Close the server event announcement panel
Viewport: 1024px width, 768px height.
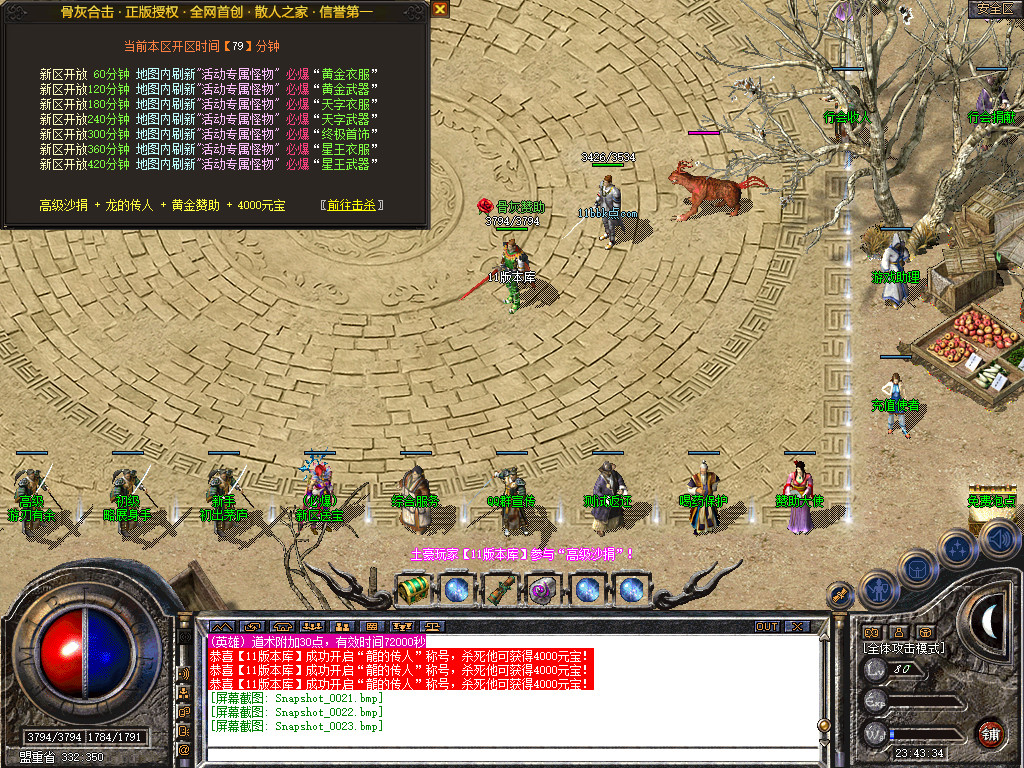[x=440, y=9]
